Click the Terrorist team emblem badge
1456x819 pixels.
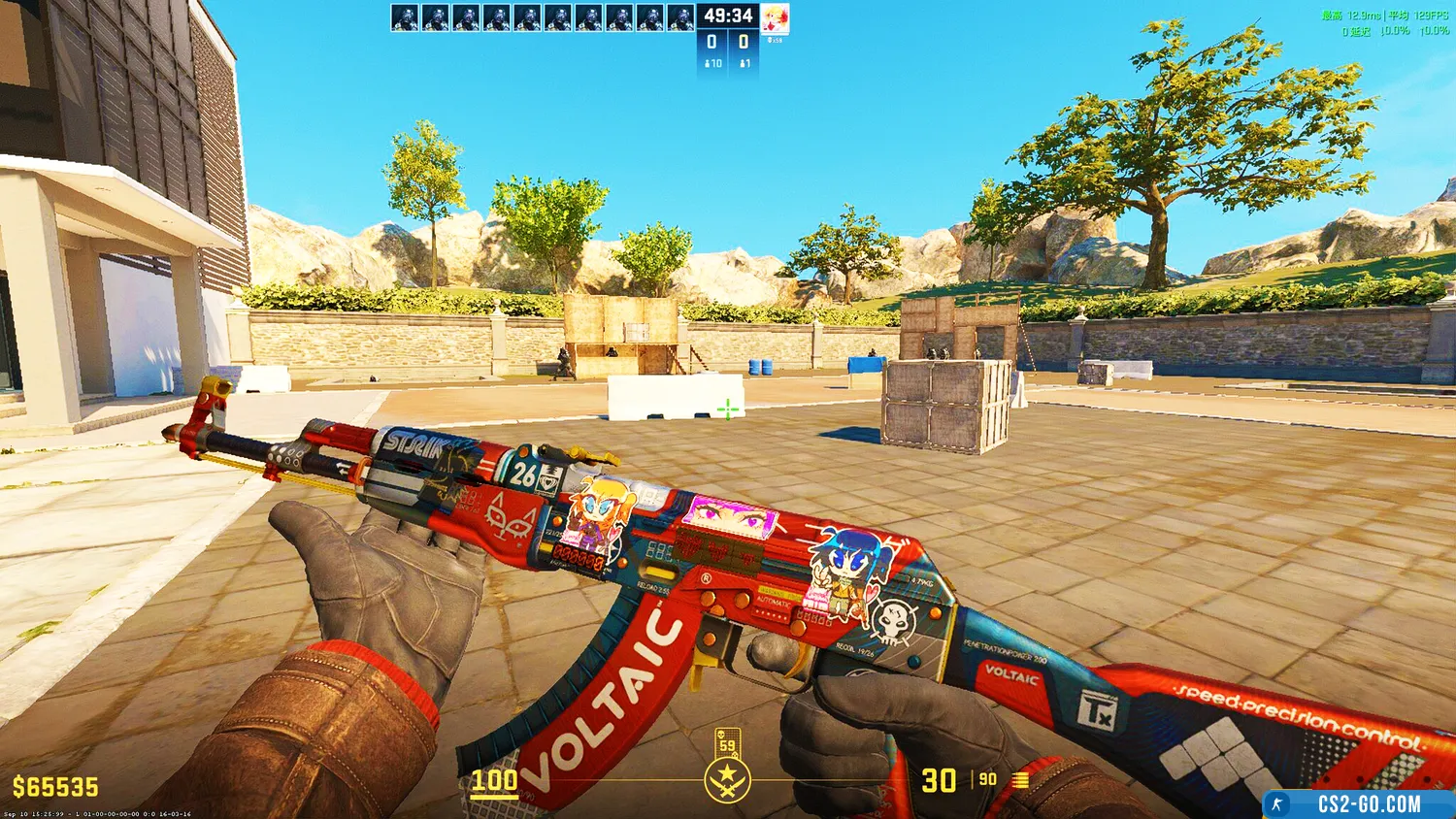[727, 780]
